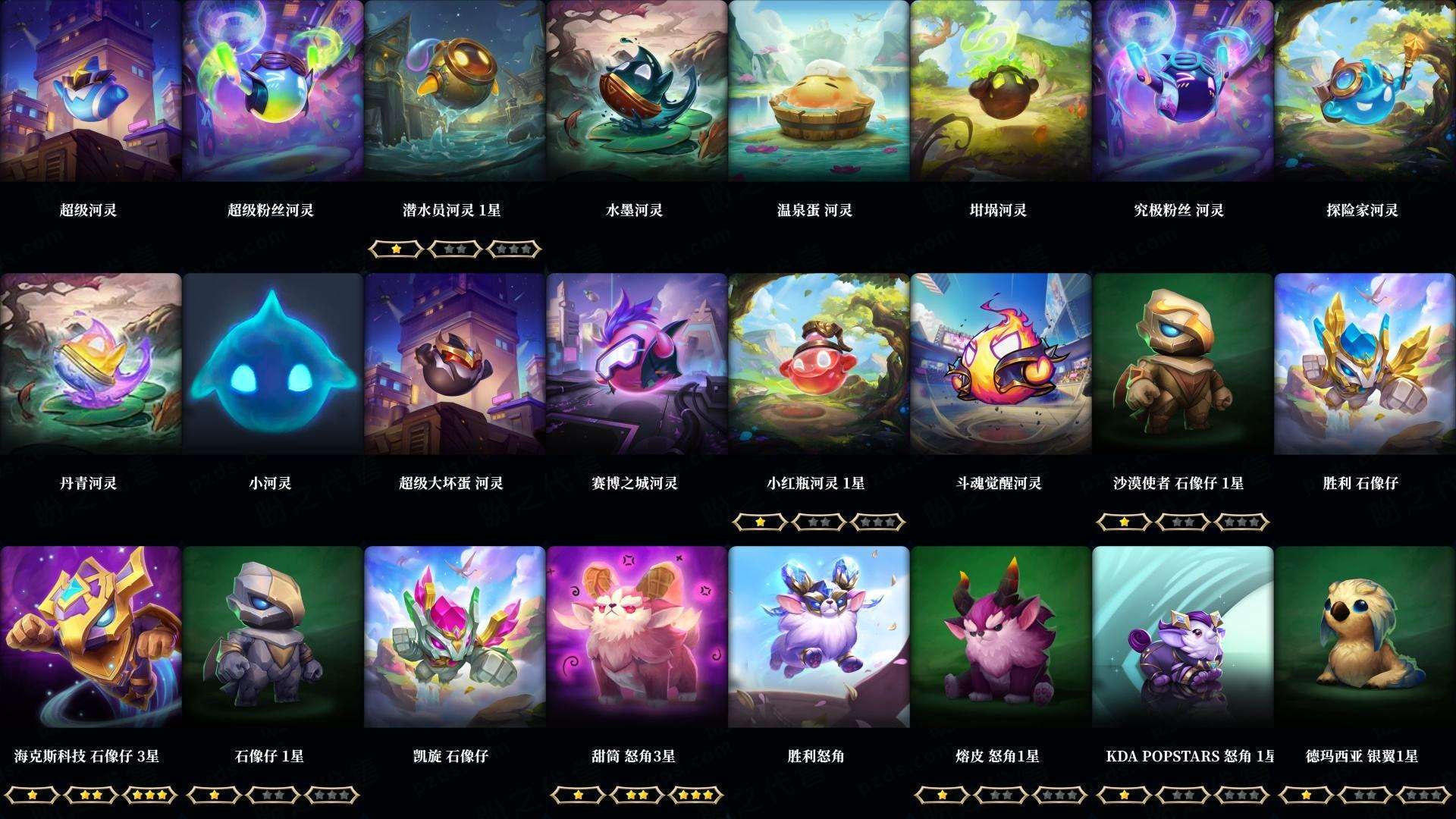Switch 沙漠使者 石像仔 to 2-star
1456x819 pixels.
1181,522
